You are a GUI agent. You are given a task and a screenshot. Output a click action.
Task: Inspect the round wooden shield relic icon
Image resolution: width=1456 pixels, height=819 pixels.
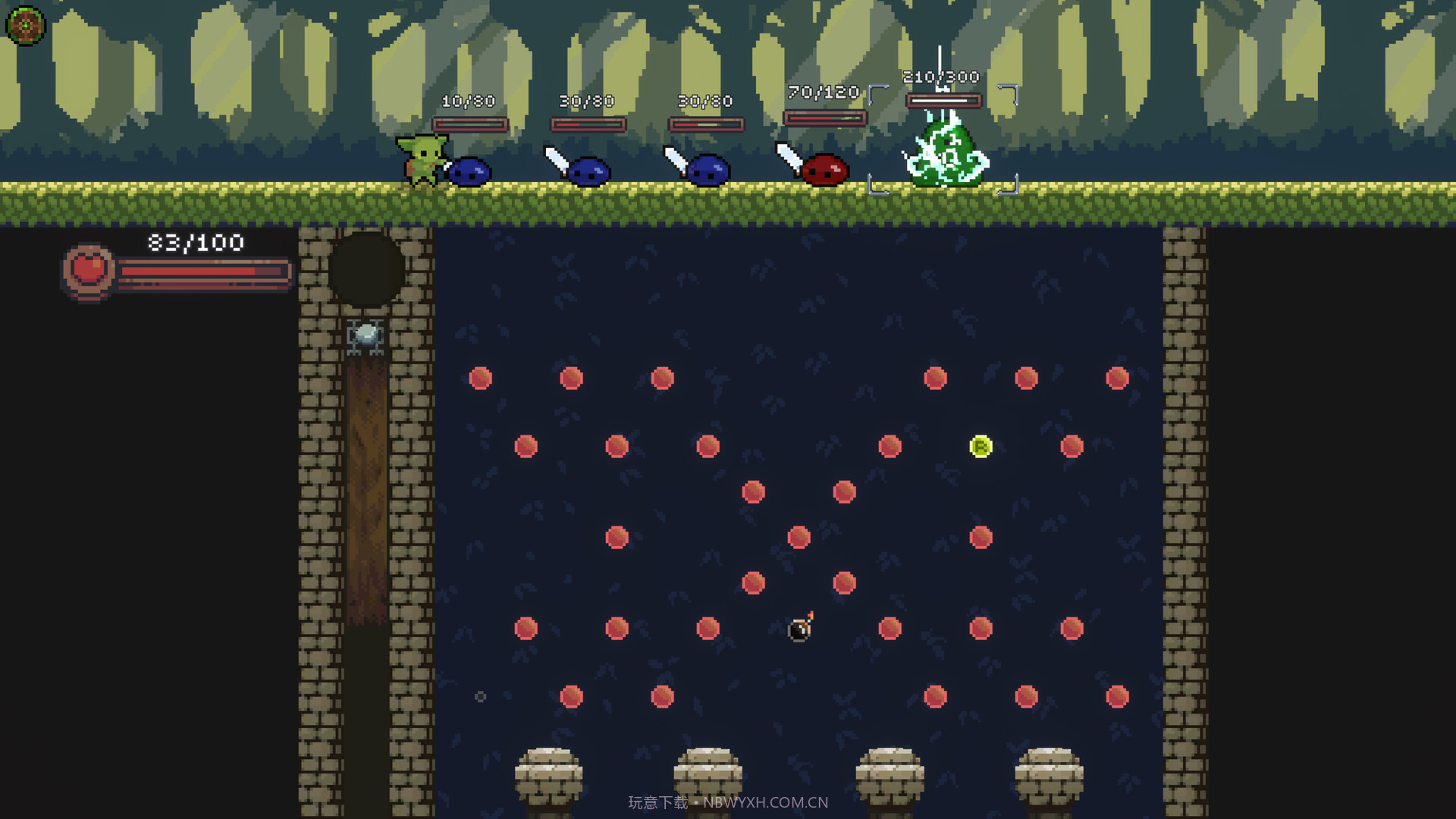pos(25,25)
